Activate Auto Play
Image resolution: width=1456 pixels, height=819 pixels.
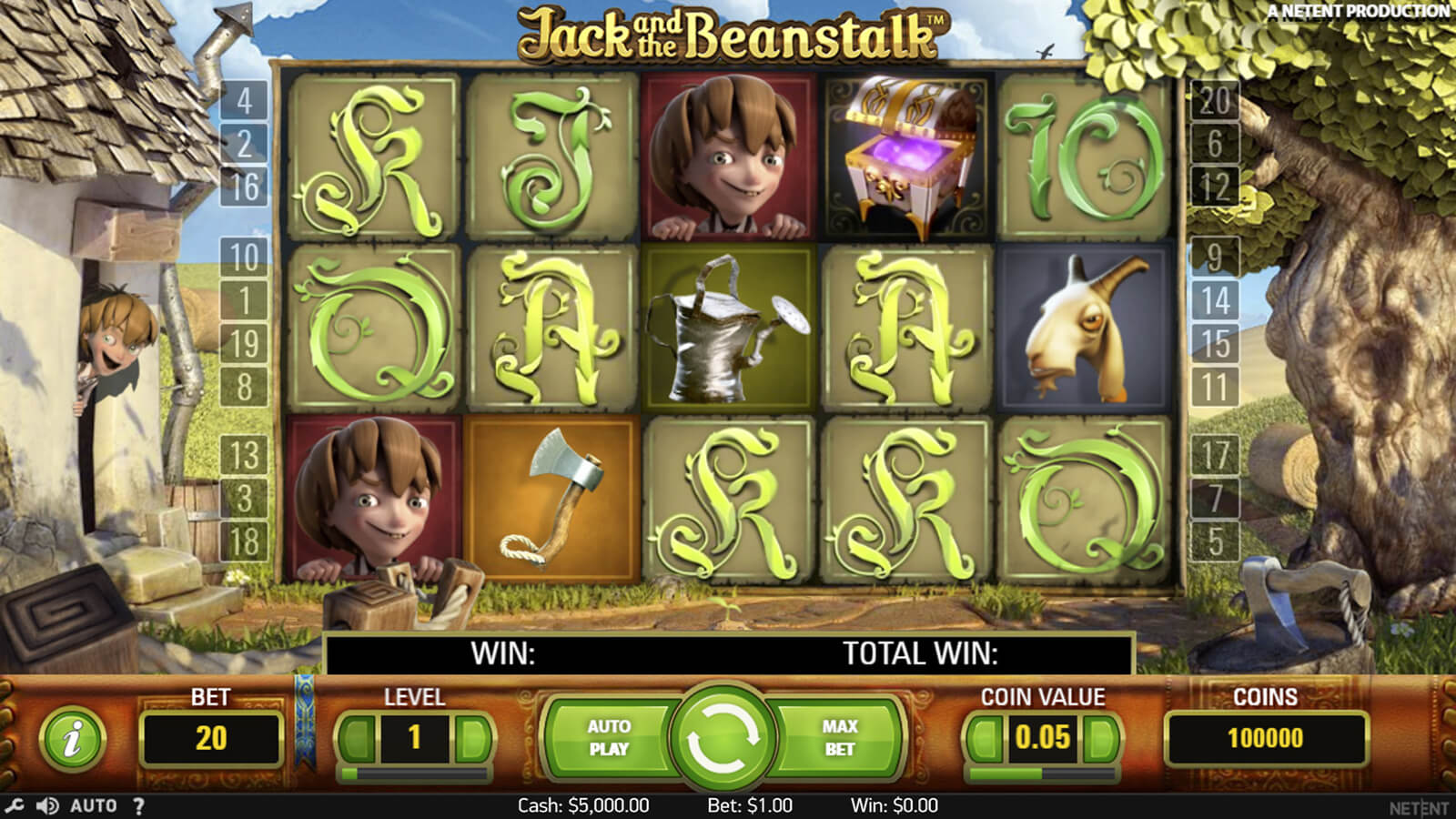coord(608,737)
